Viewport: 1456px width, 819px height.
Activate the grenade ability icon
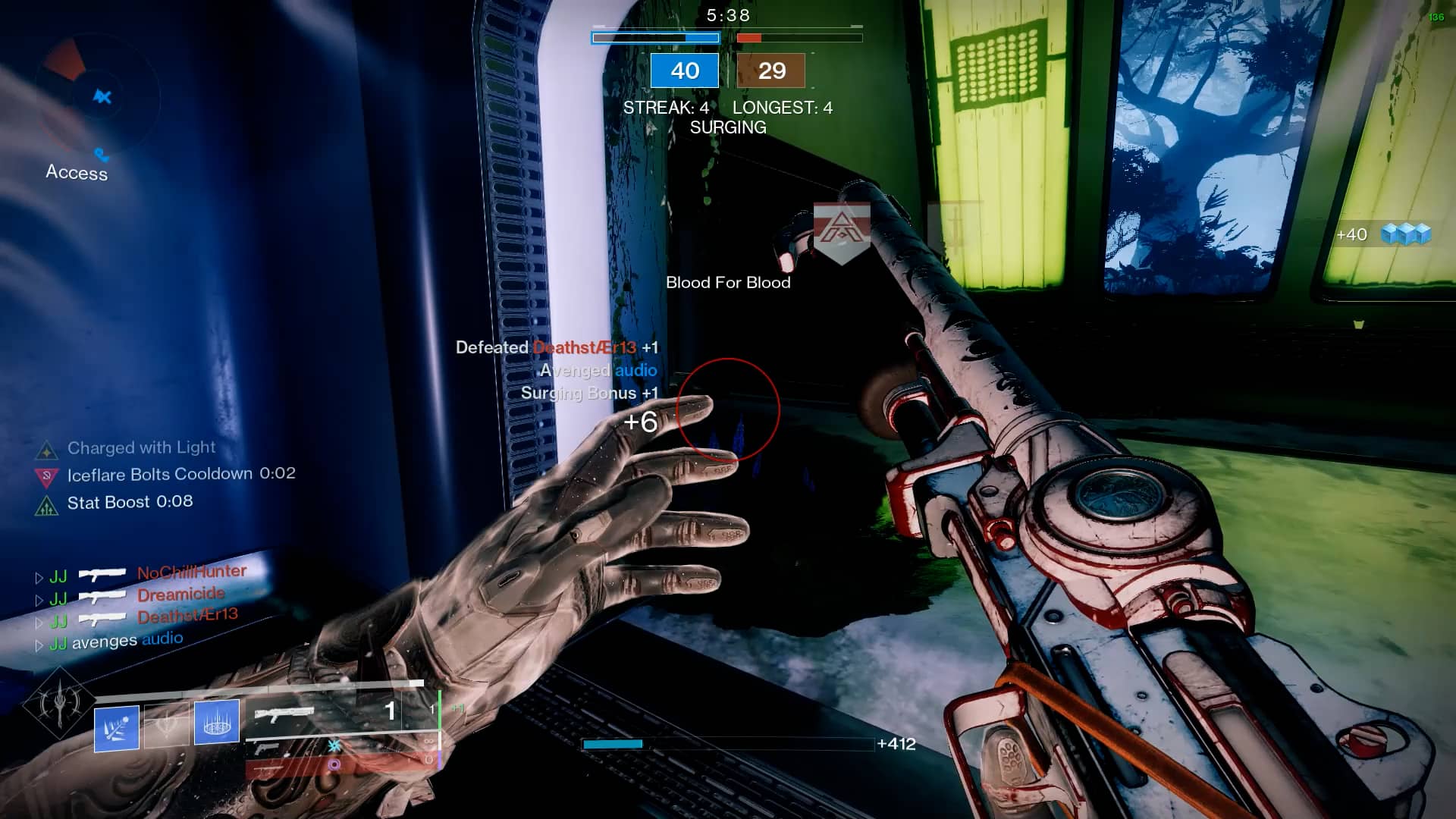(116, 728)
